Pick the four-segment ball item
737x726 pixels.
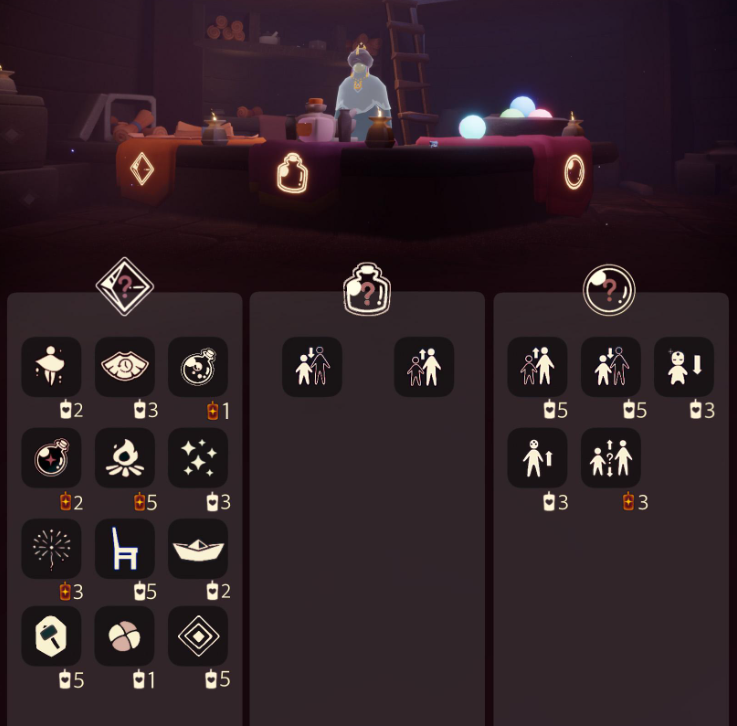click(x=125, y=636)
